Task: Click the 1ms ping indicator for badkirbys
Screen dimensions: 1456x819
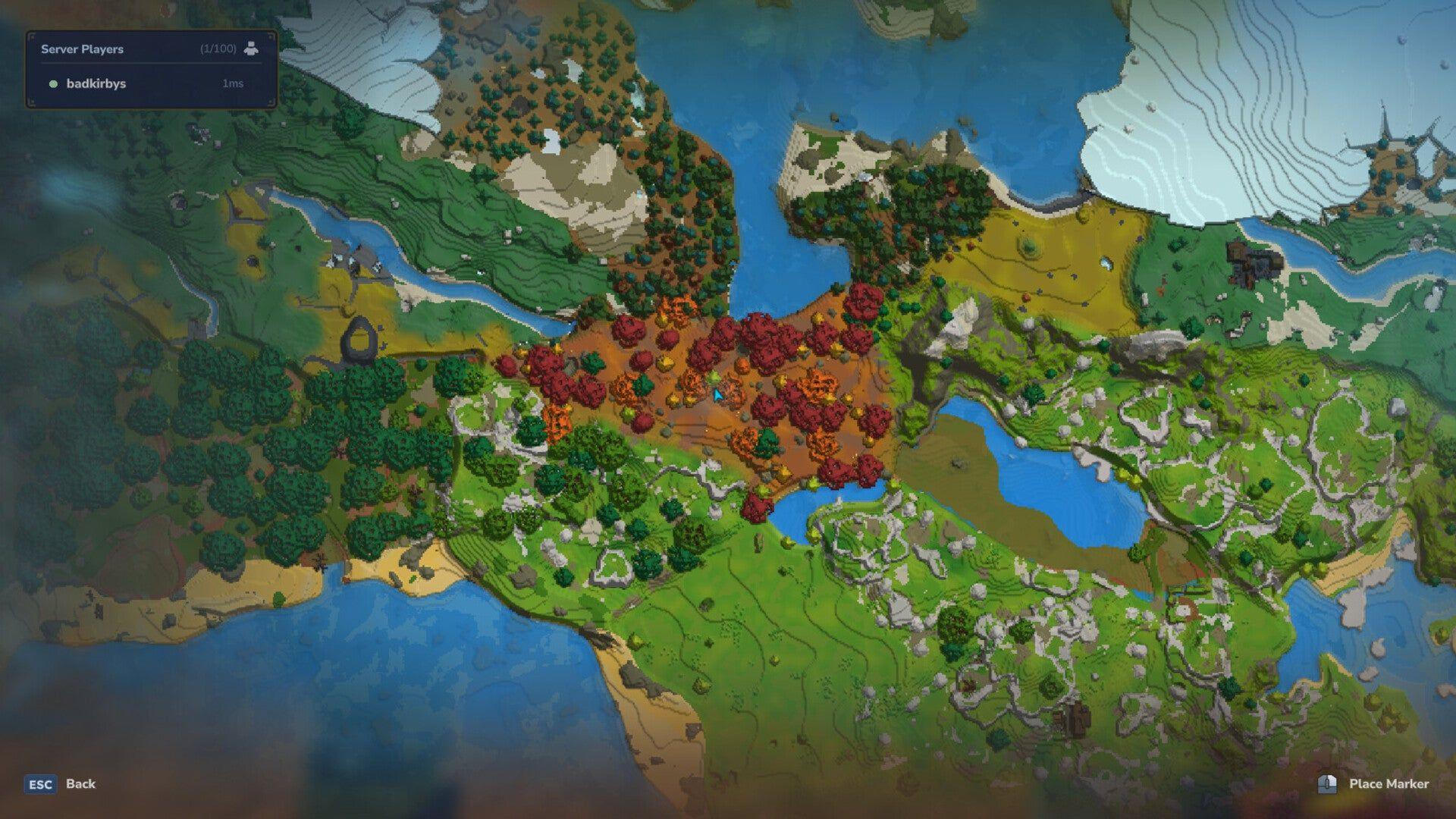Action: [231, 85]
